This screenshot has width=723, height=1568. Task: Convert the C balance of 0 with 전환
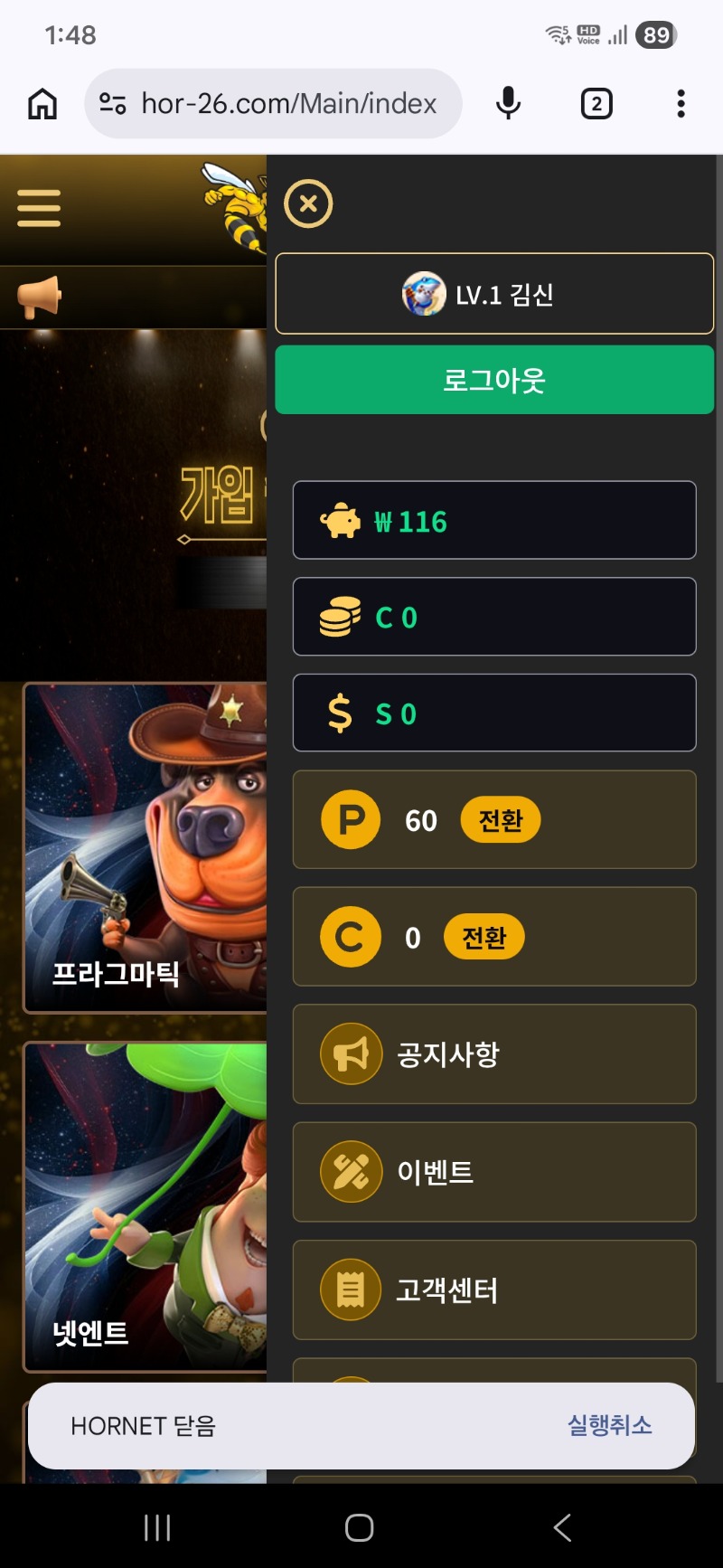[x=484, y=938]
